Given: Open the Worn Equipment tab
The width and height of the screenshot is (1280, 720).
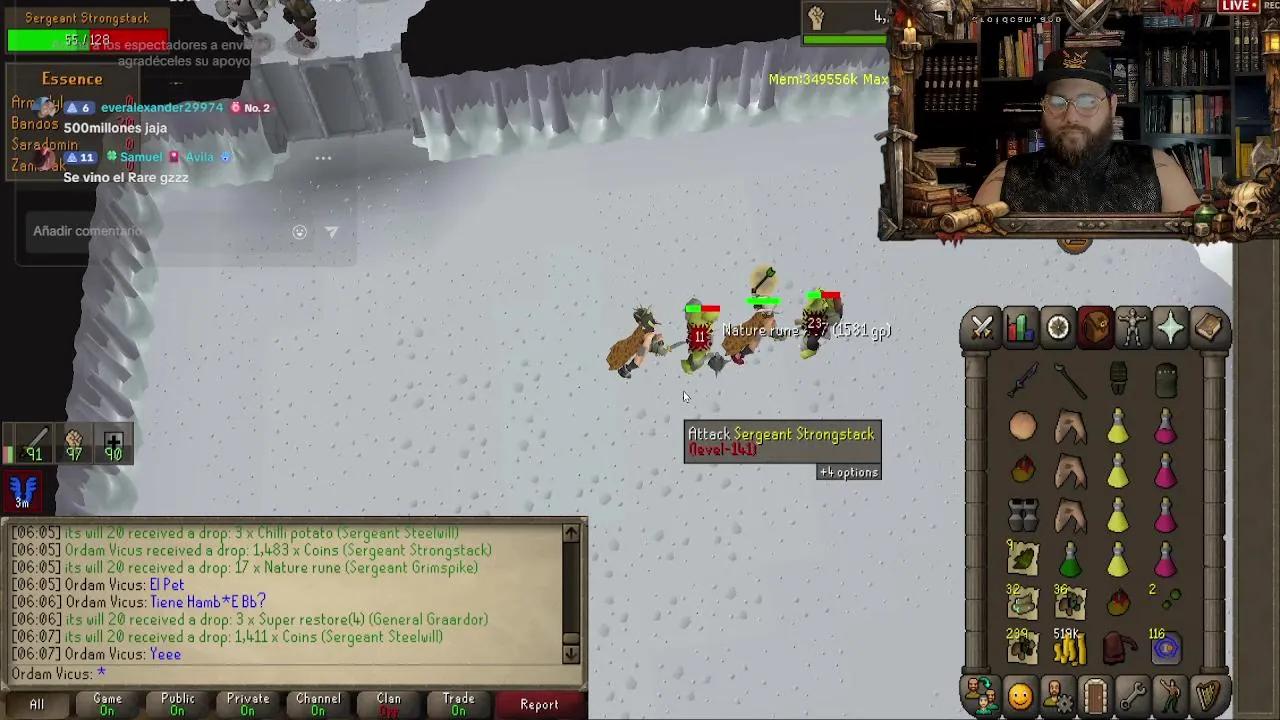Looking at the screenshot, I should click(1134, 327).
